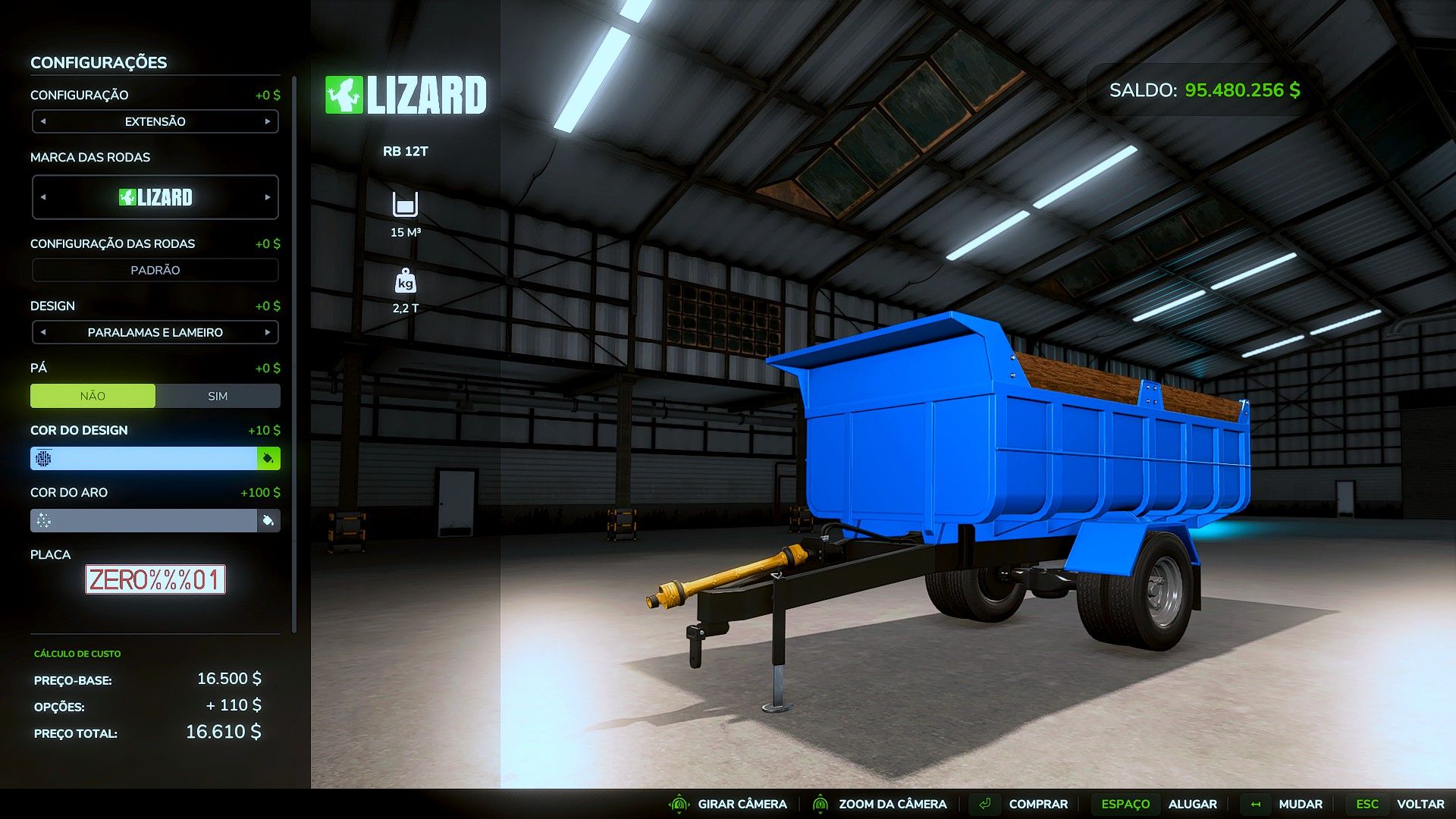Set Pá option to Não
Image resolution: width=1456 pixels, height=819 pixels.
(x=93, y=396)
